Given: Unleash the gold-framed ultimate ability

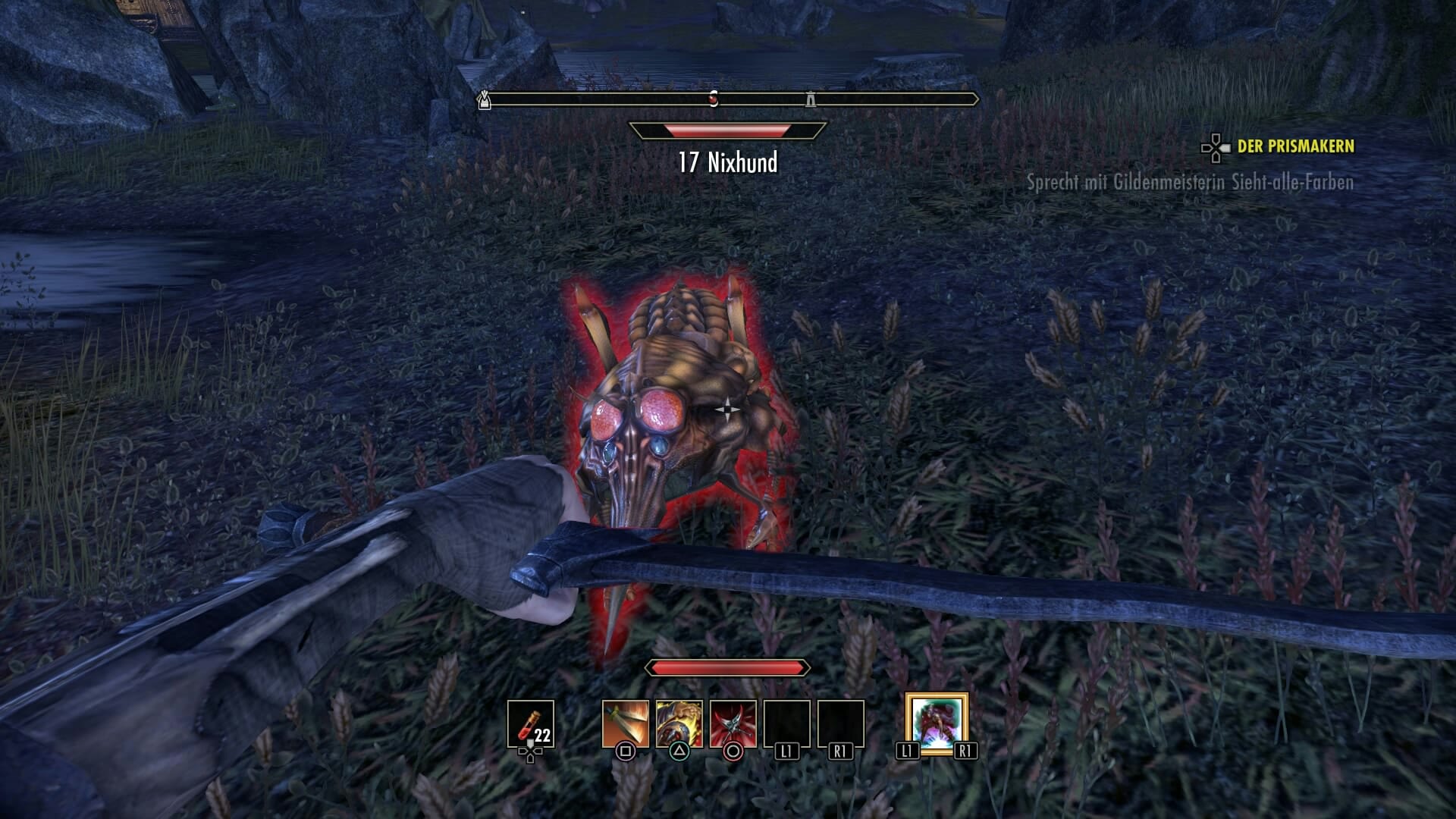Looking at the screenshot, I should (937, 723).
